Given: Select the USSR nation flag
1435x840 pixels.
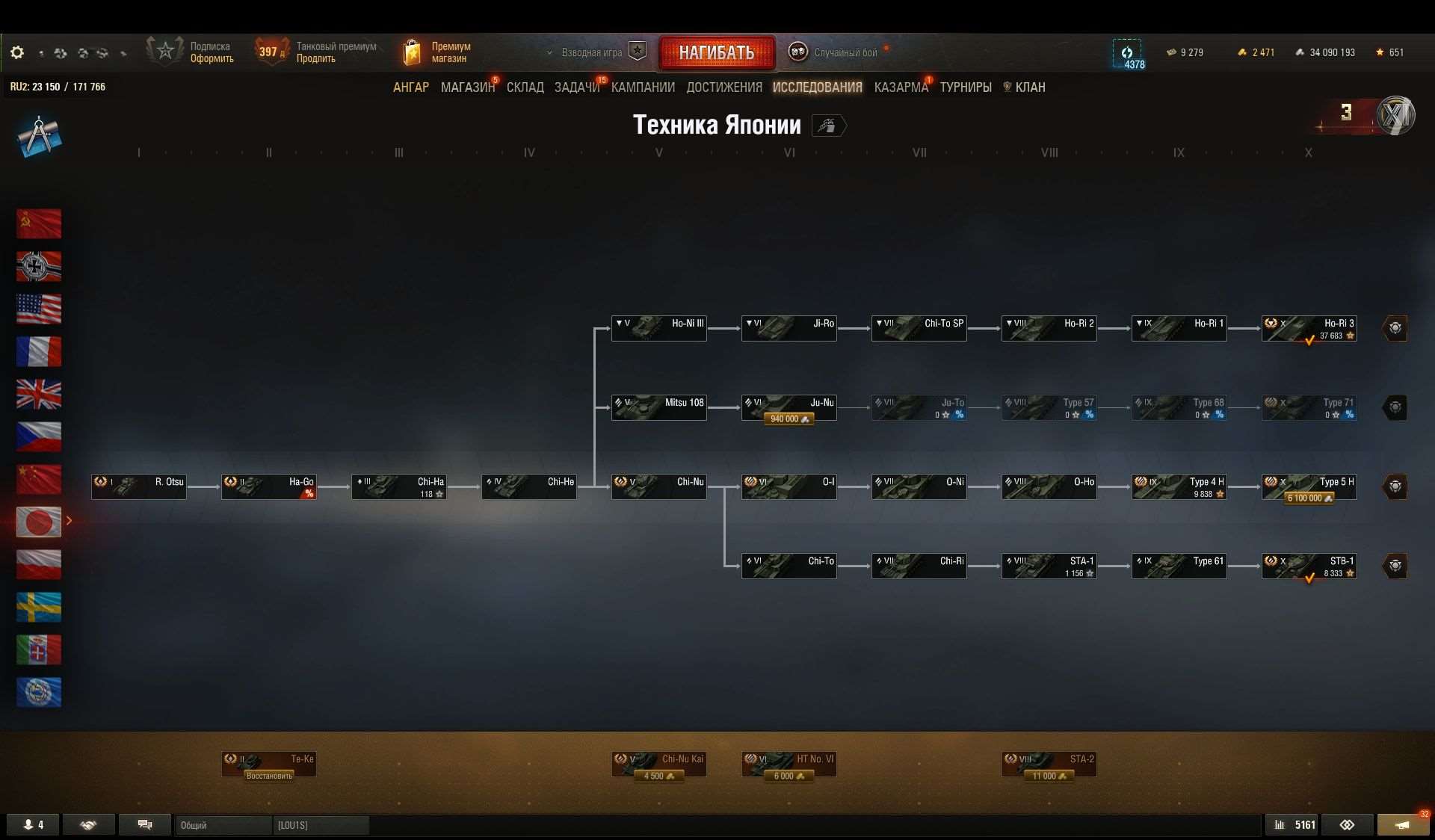Looking at the screenshot, I should click(39, 223).
